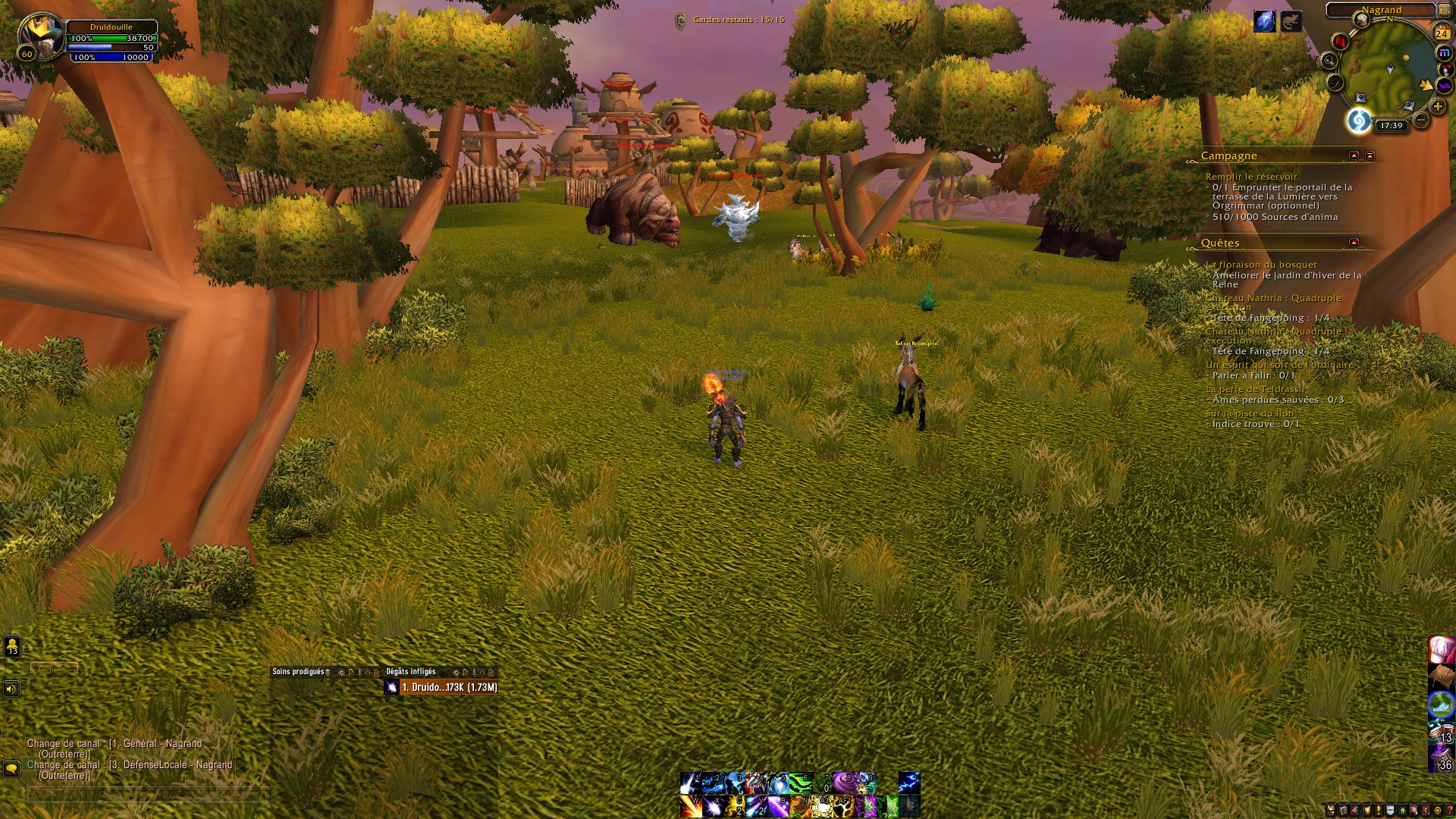Screen dimensions: 1456x819
Task: Open the quest log via the yellow exclamation icon
Action: coord(1379,810)
